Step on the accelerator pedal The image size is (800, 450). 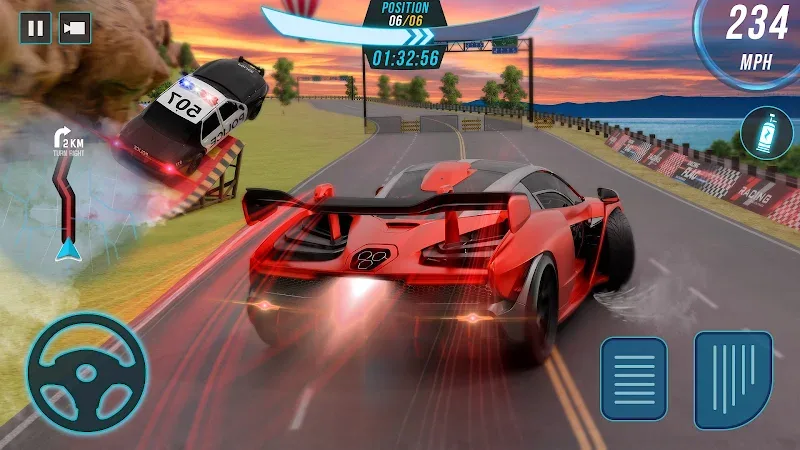tap(733, 380)
